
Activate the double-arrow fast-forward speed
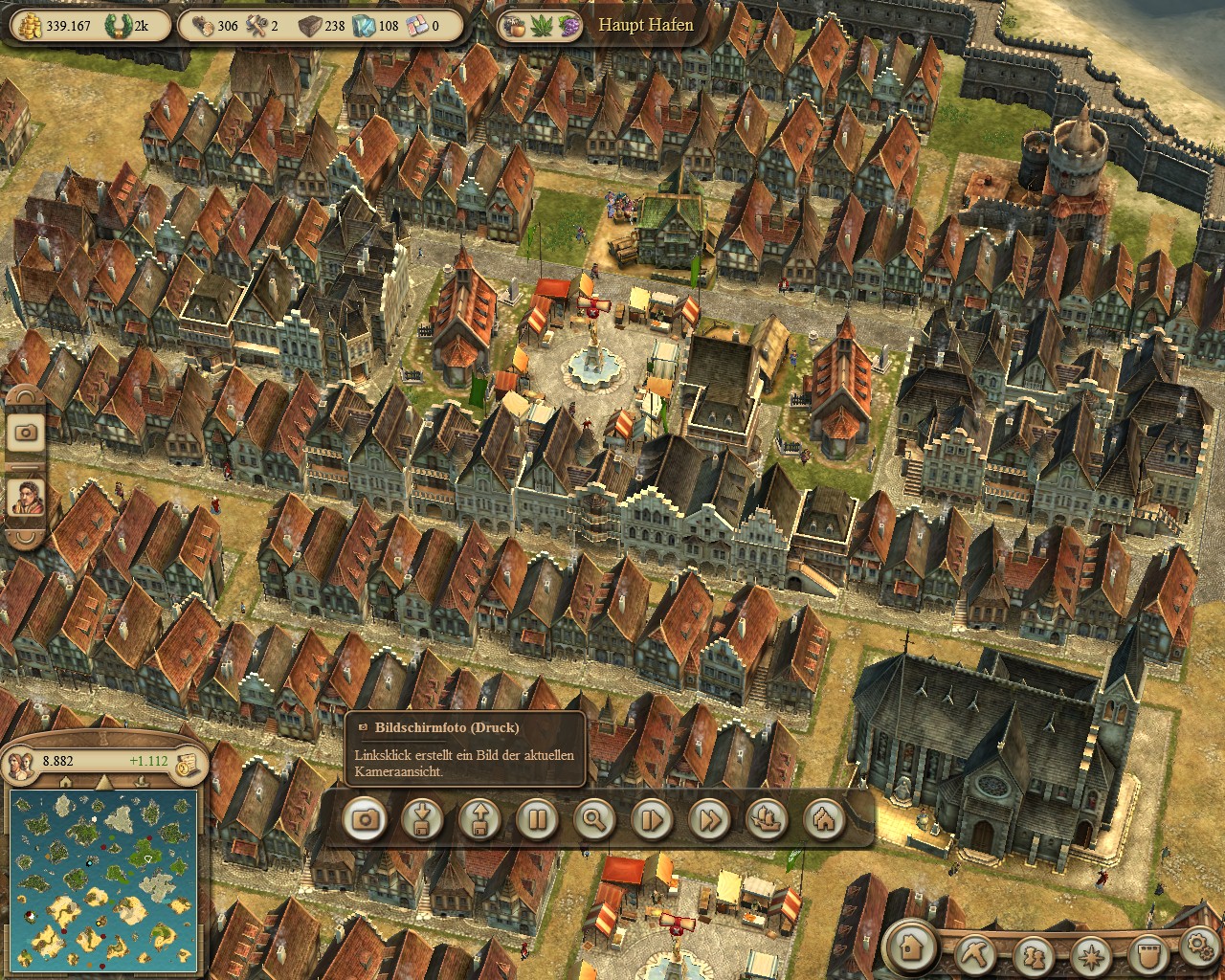click(x=709, y=819)
